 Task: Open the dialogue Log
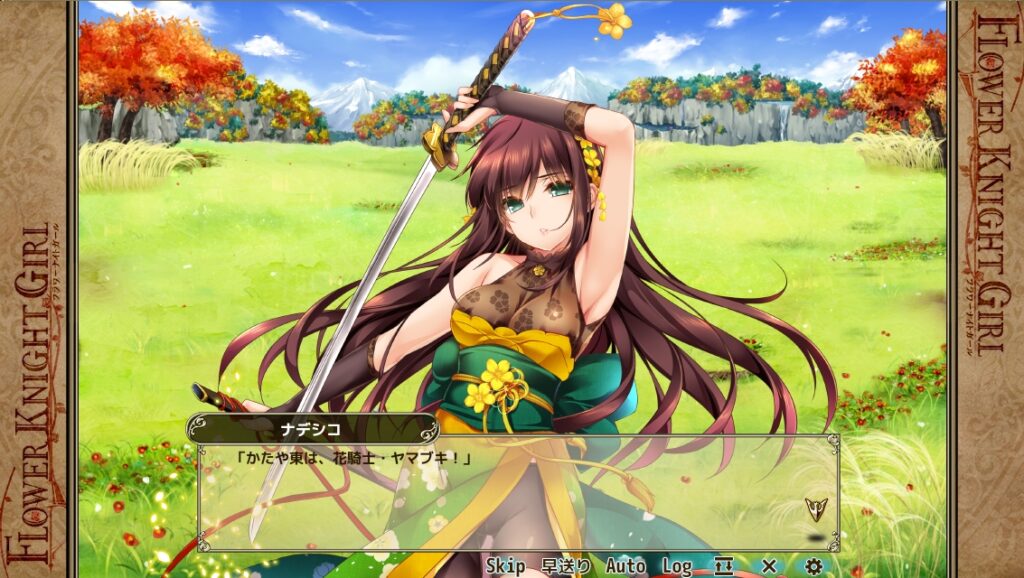click(x=677, y=566)
